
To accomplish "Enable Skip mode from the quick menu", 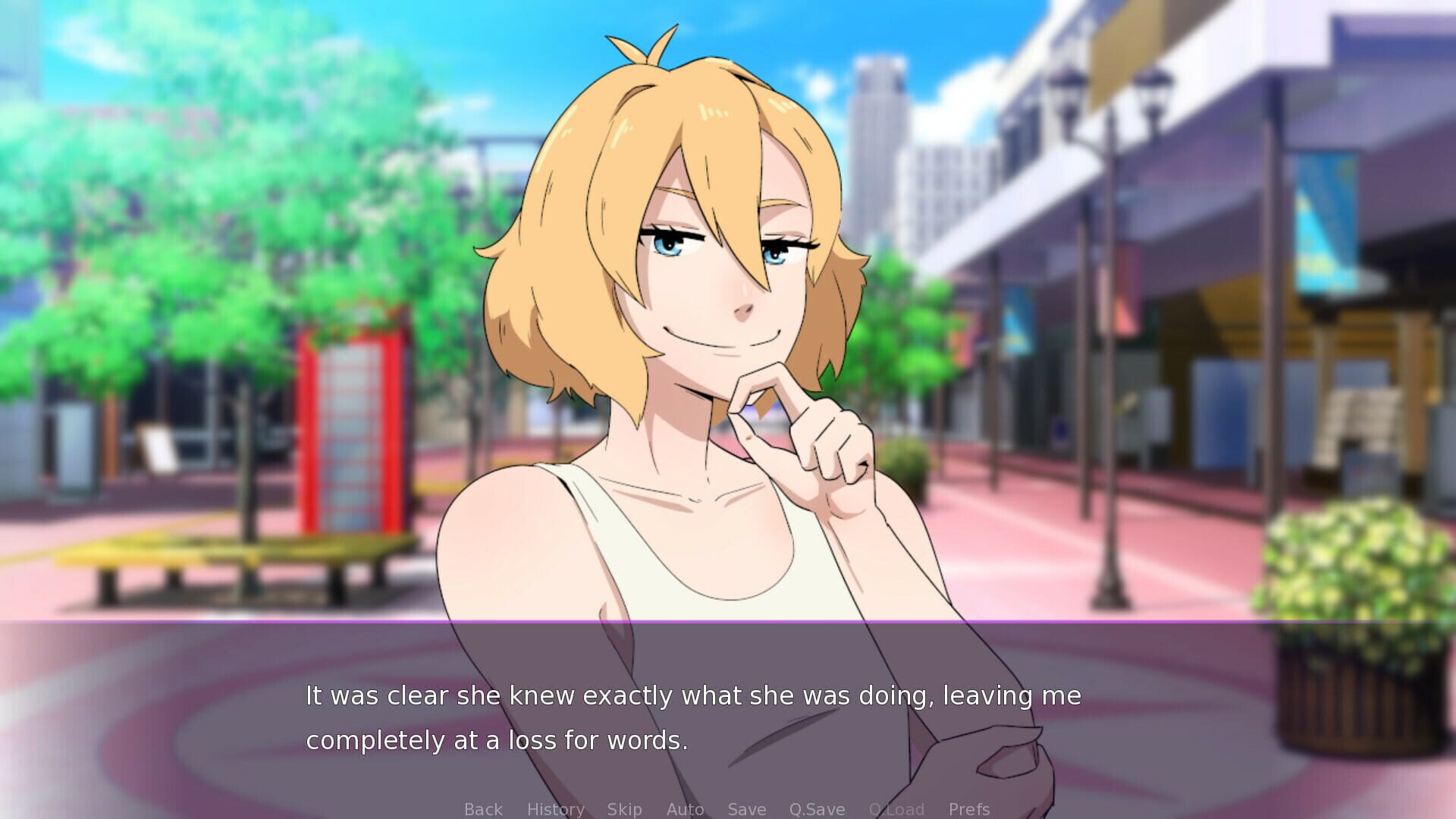I will 624,809.
